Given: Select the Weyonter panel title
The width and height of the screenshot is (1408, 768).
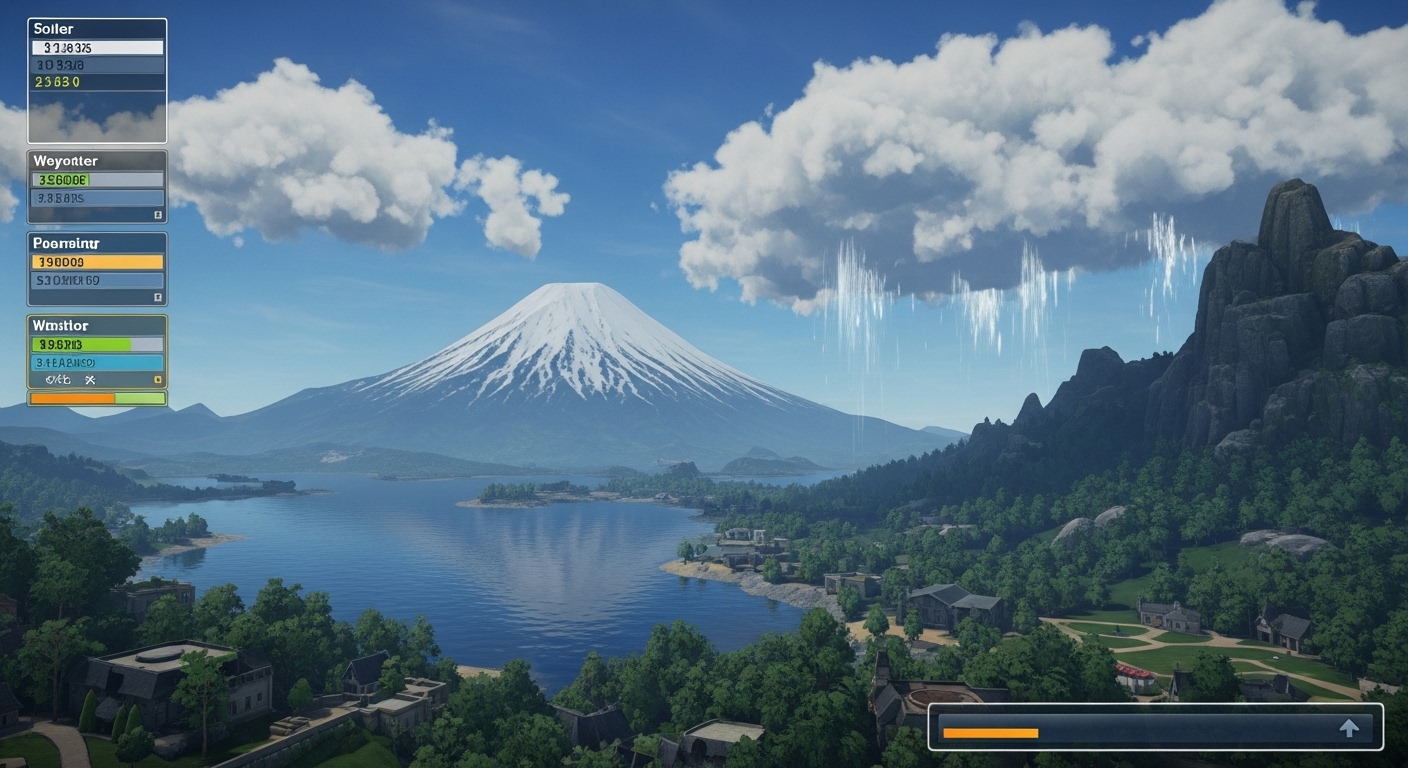Looking at the screenshot, I should tap(66, 161).
